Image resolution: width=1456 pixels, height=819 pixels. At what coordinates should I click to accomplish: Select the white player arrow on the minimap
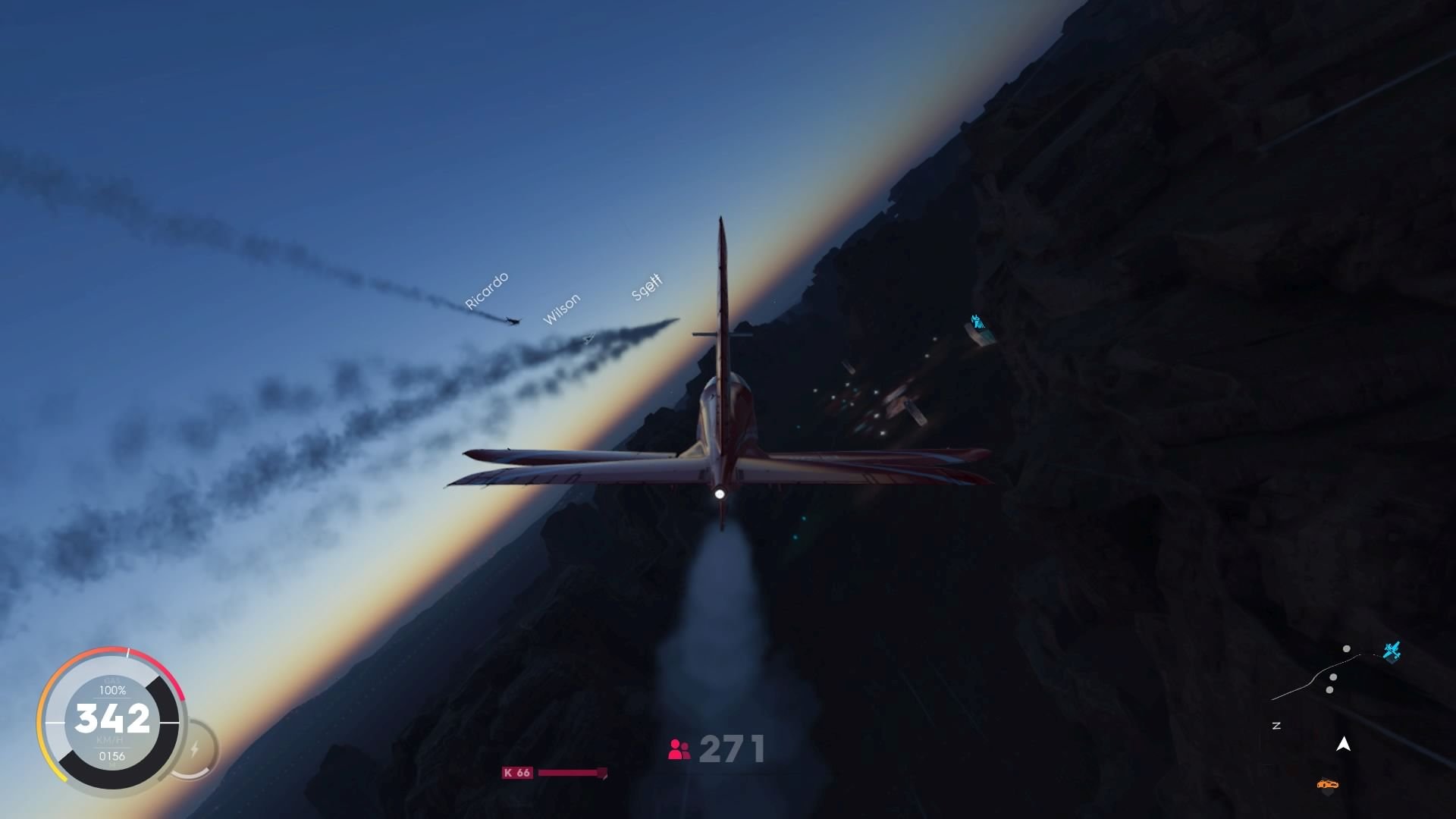click(x=1343, y=744)
